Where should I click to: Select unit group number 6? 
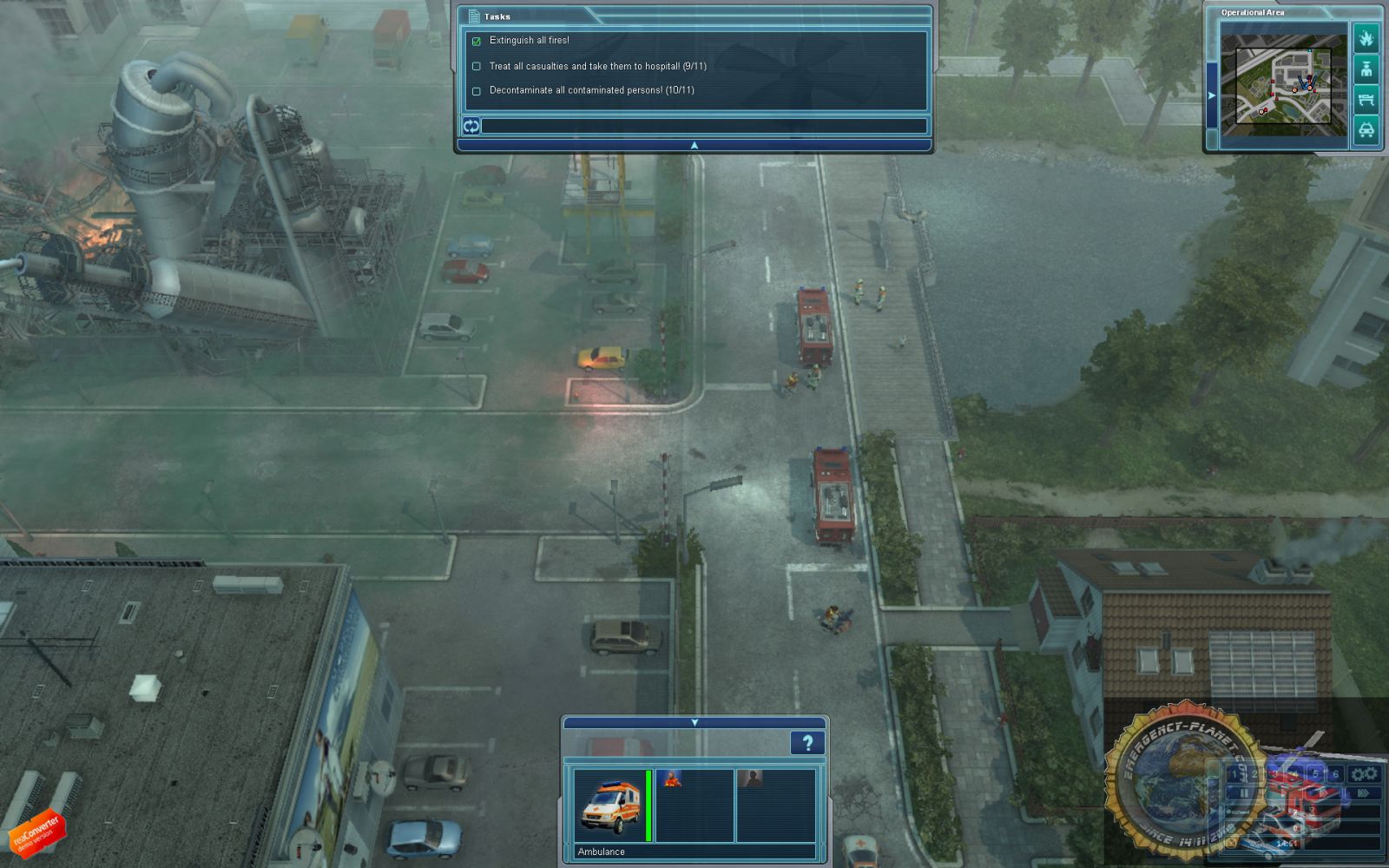tap(1335, 774)
